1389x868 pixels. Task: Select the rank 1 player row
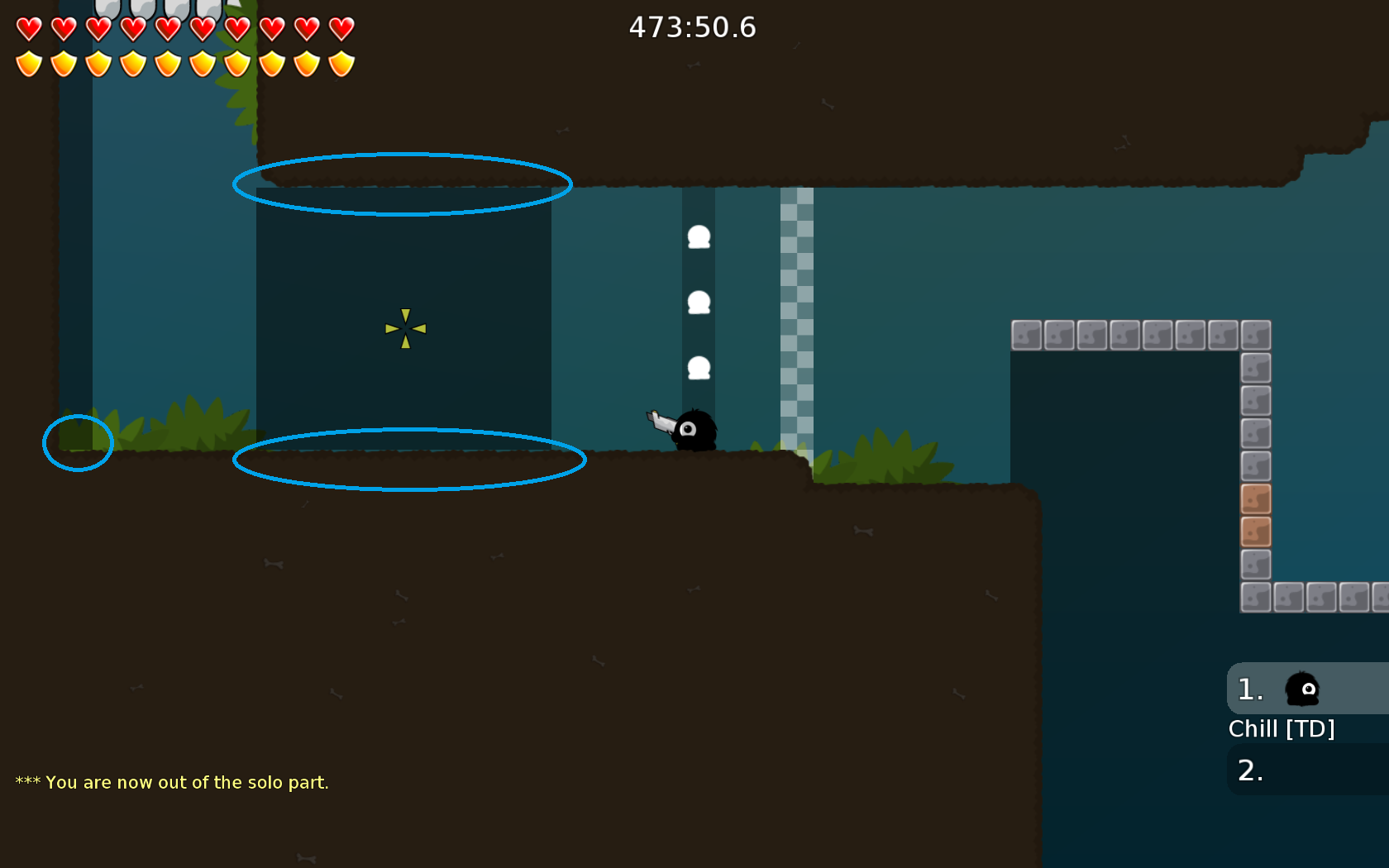click(1307, 689)
